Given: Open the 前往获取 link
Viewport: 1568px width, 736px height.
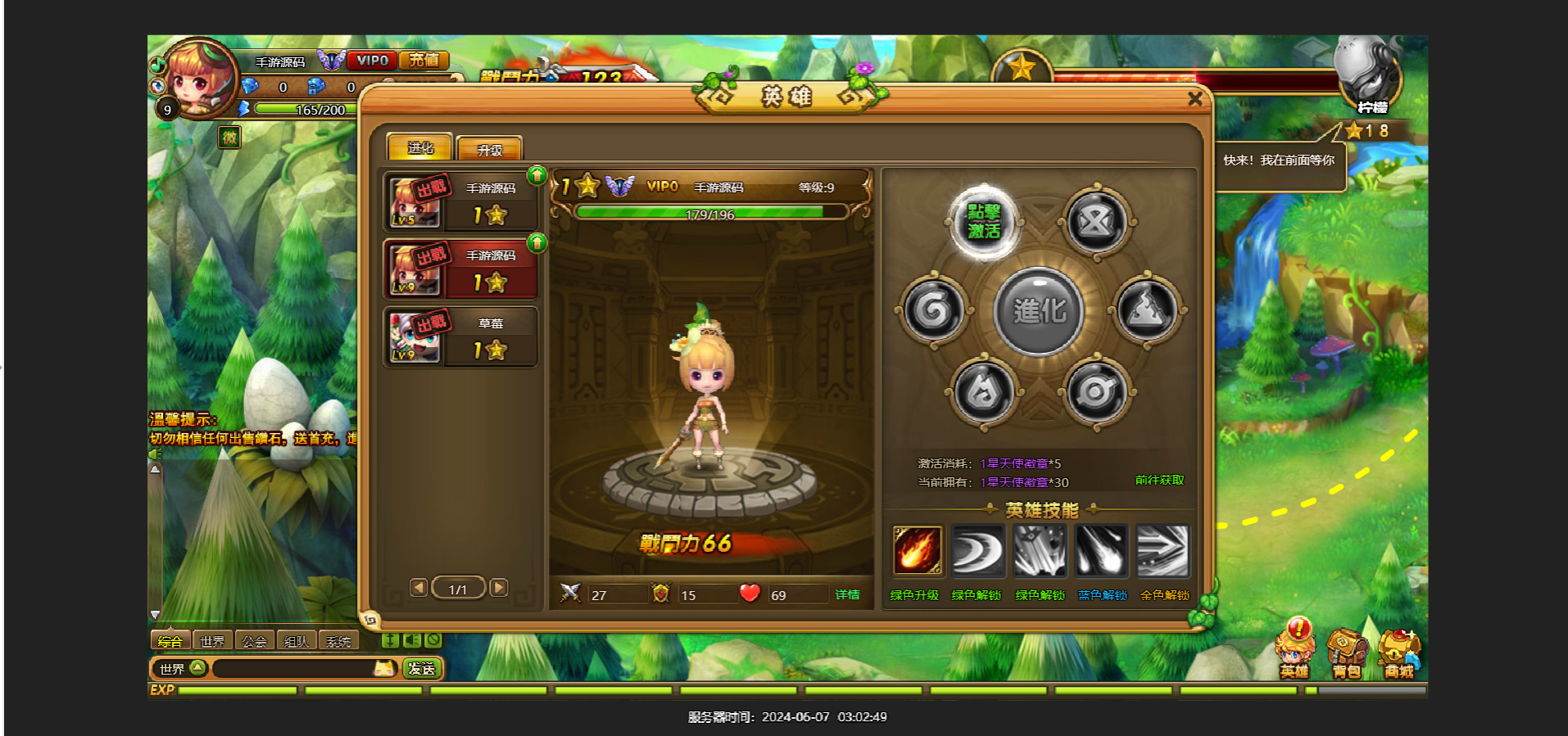Looking at the screenshot, I should click(x=1159, y=481).
